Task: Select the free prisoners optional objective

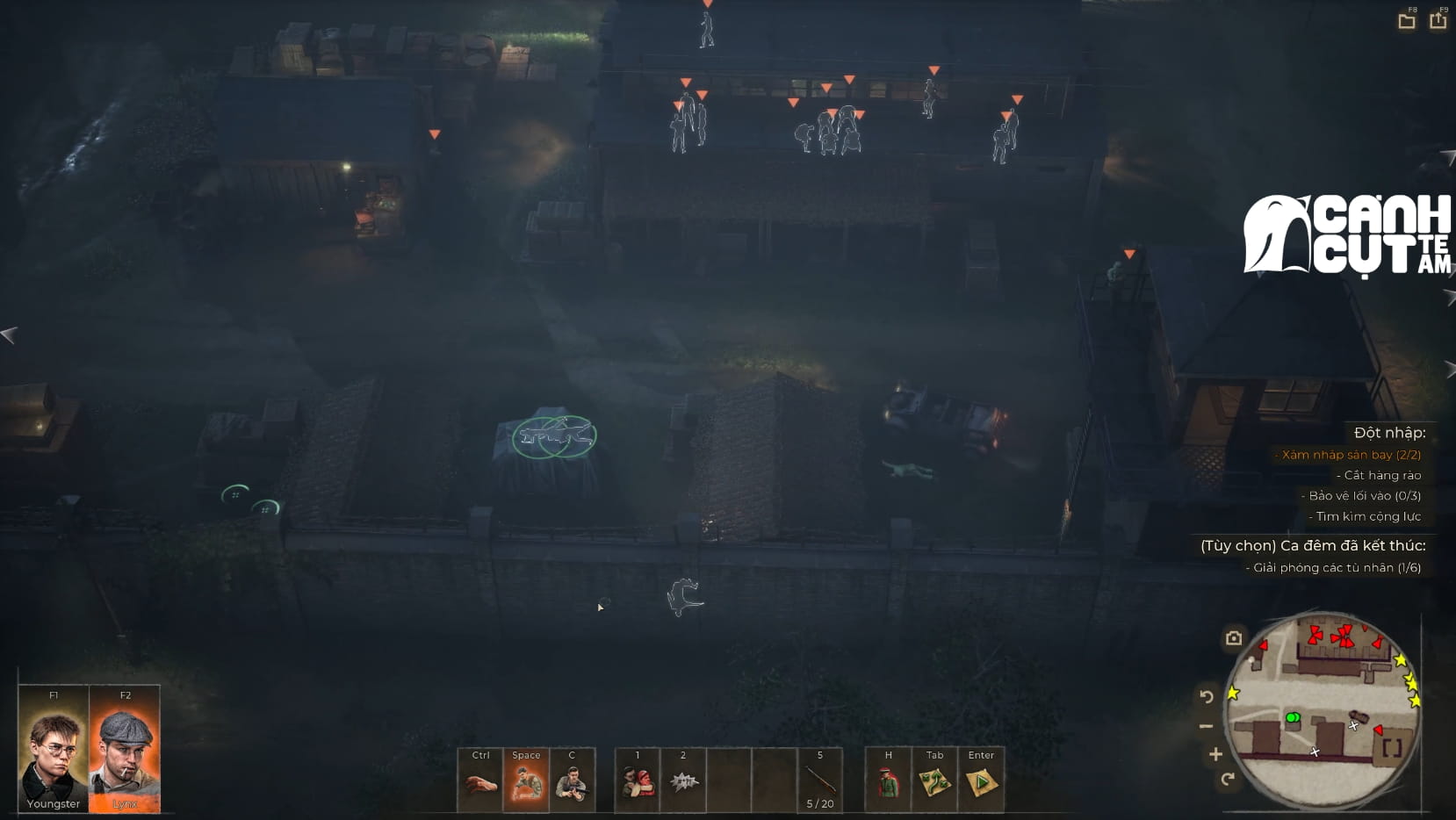Action: pos(1337,567)
